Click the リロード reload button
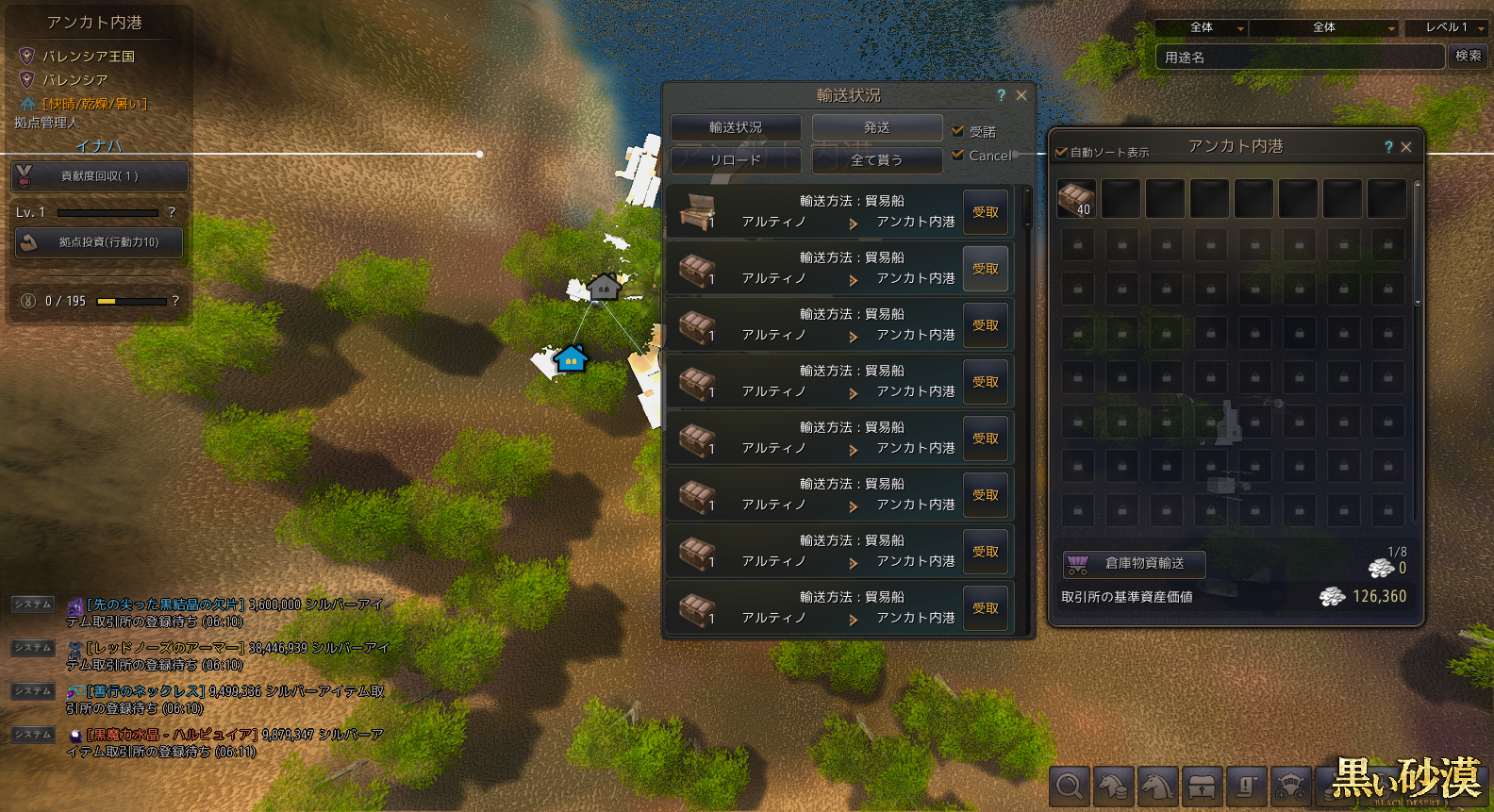This screenshot has width=1494, height=812. pos(736,160)
